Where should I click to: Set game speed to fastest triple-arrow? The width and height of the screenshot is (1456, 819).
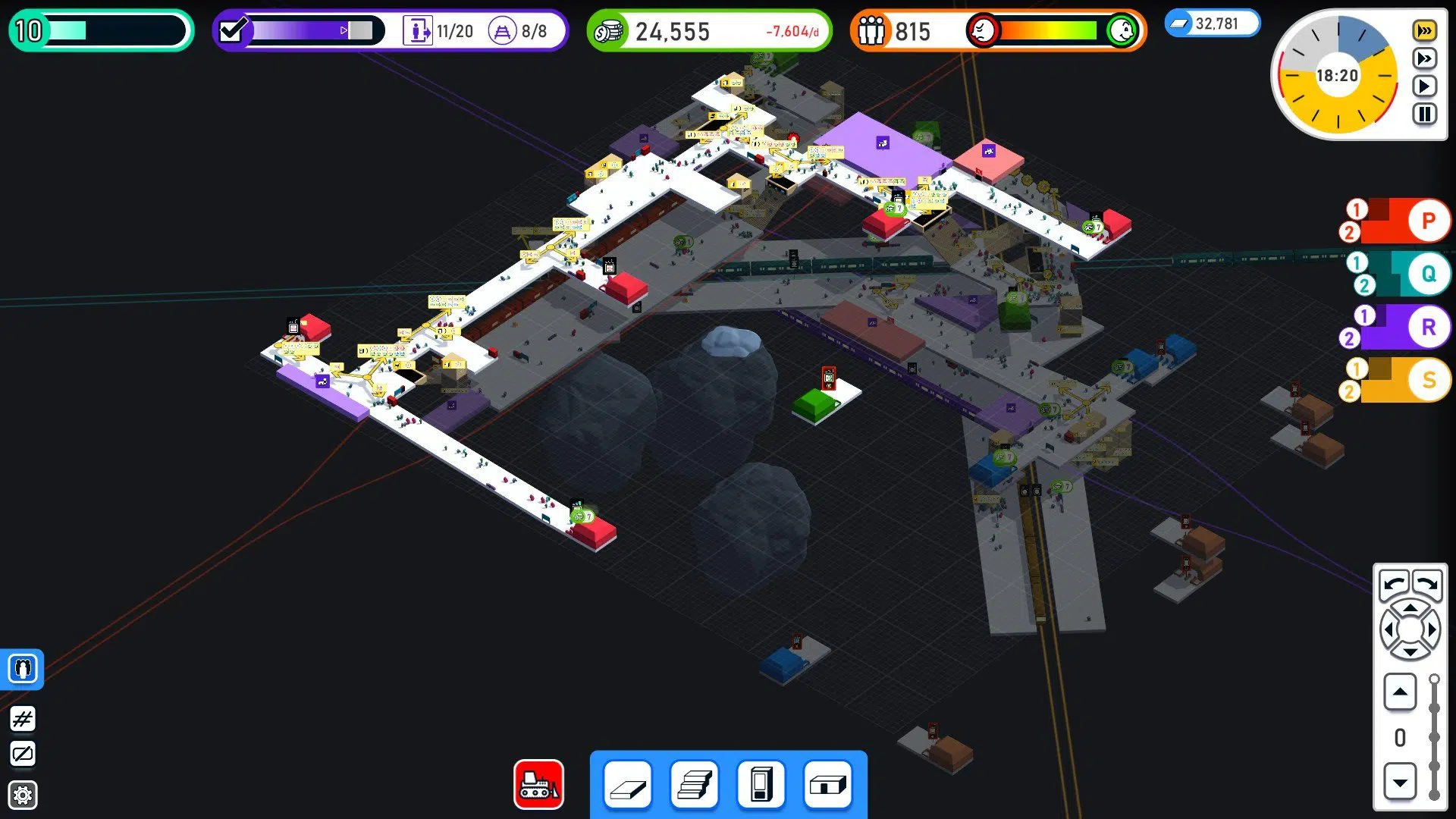1424,31
